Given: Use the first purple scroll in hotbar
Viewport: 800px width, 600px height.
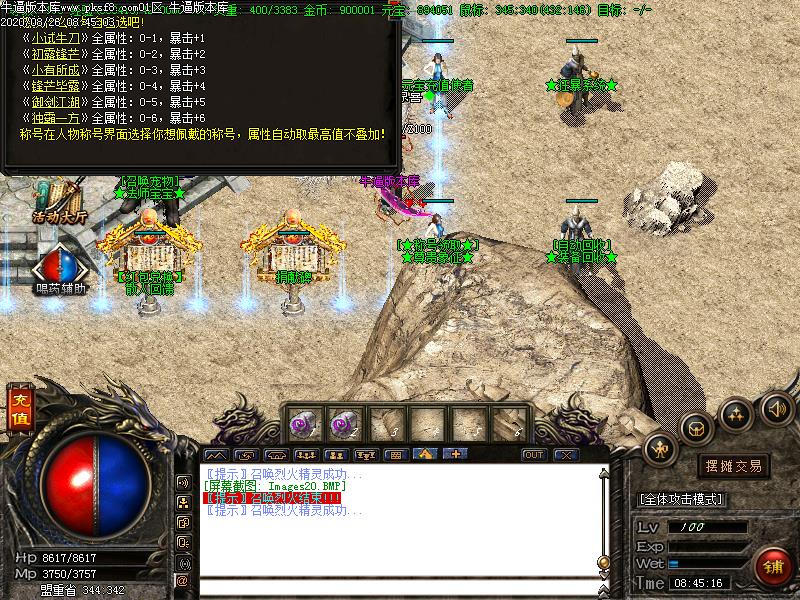Looking at the screenshot, I should coord(303,424).
